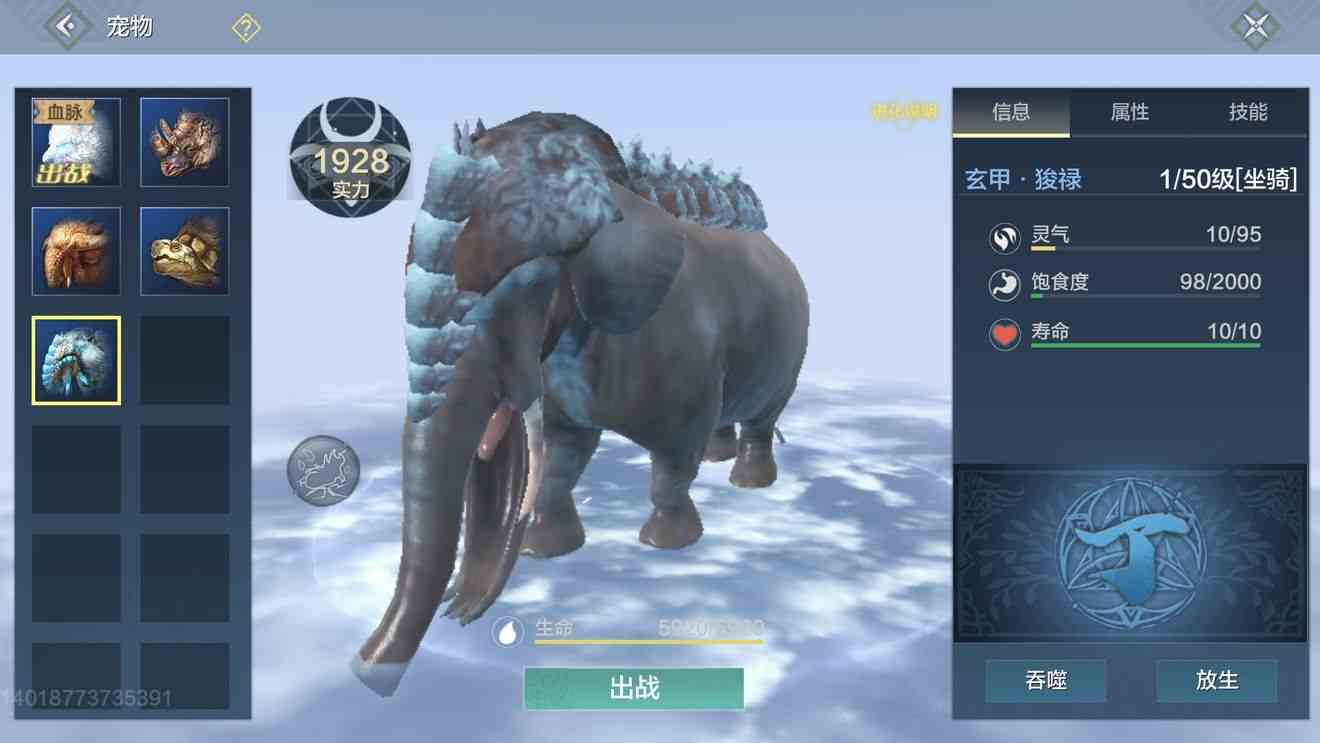Image resolution: width=1320 pixels, height=743 pixels.
Task: Click the pet swap icon in top-right corner
Action: click(1256, 25)
